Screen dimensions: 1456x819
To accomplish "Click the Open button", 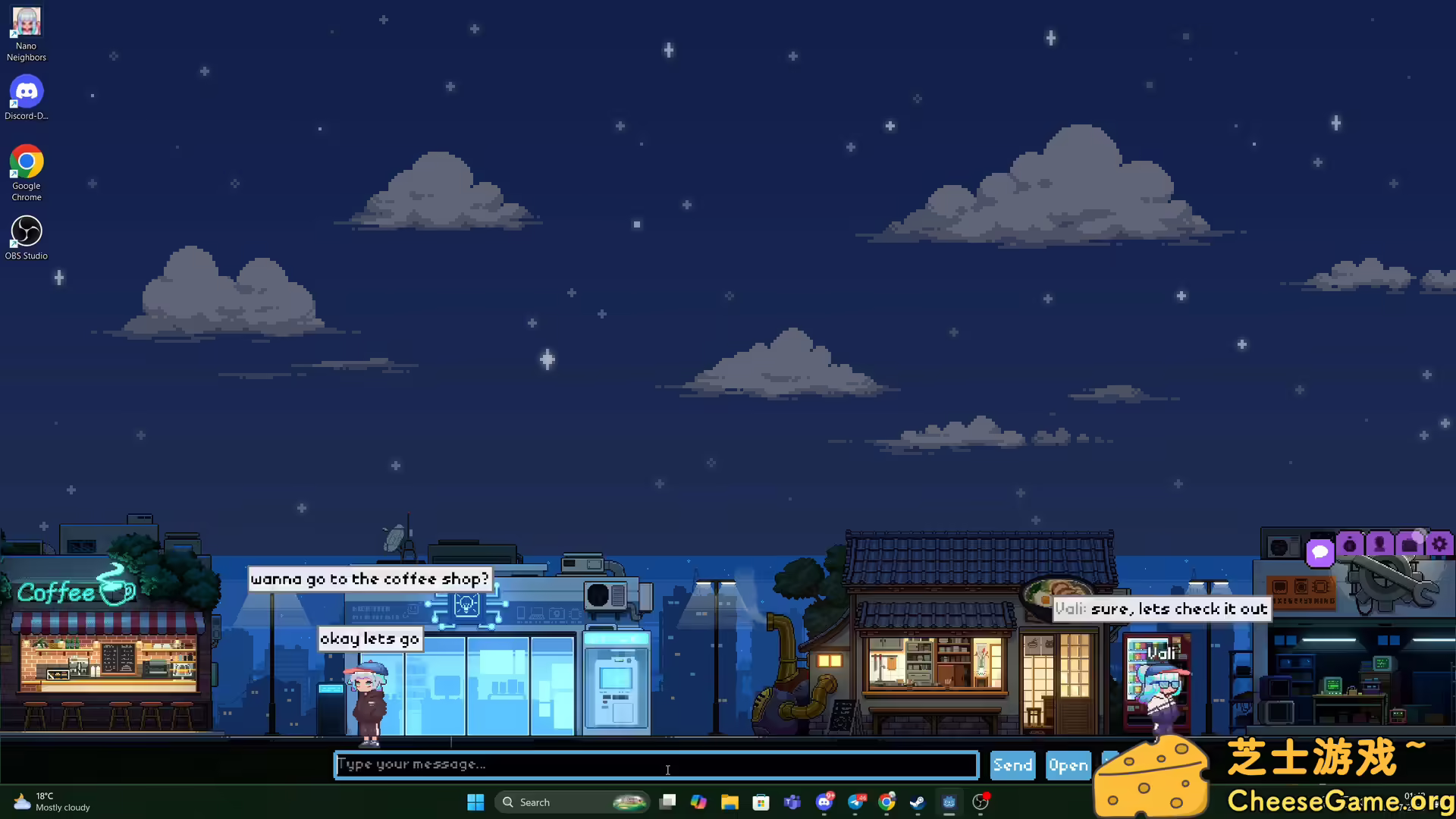I will [x=1068, y=764].
